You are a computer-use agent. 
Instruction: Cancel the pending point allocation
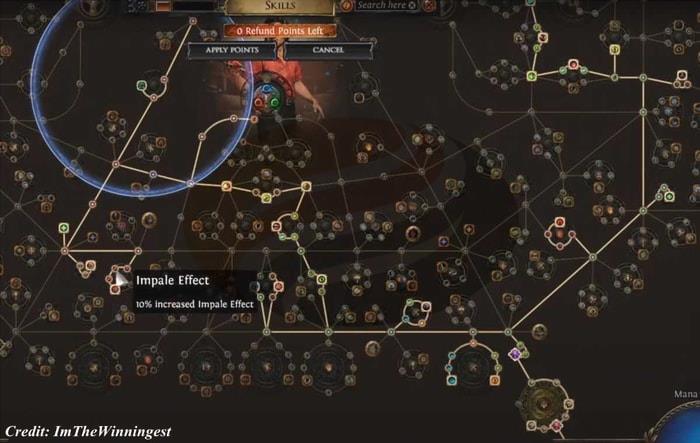click(328, 49)
